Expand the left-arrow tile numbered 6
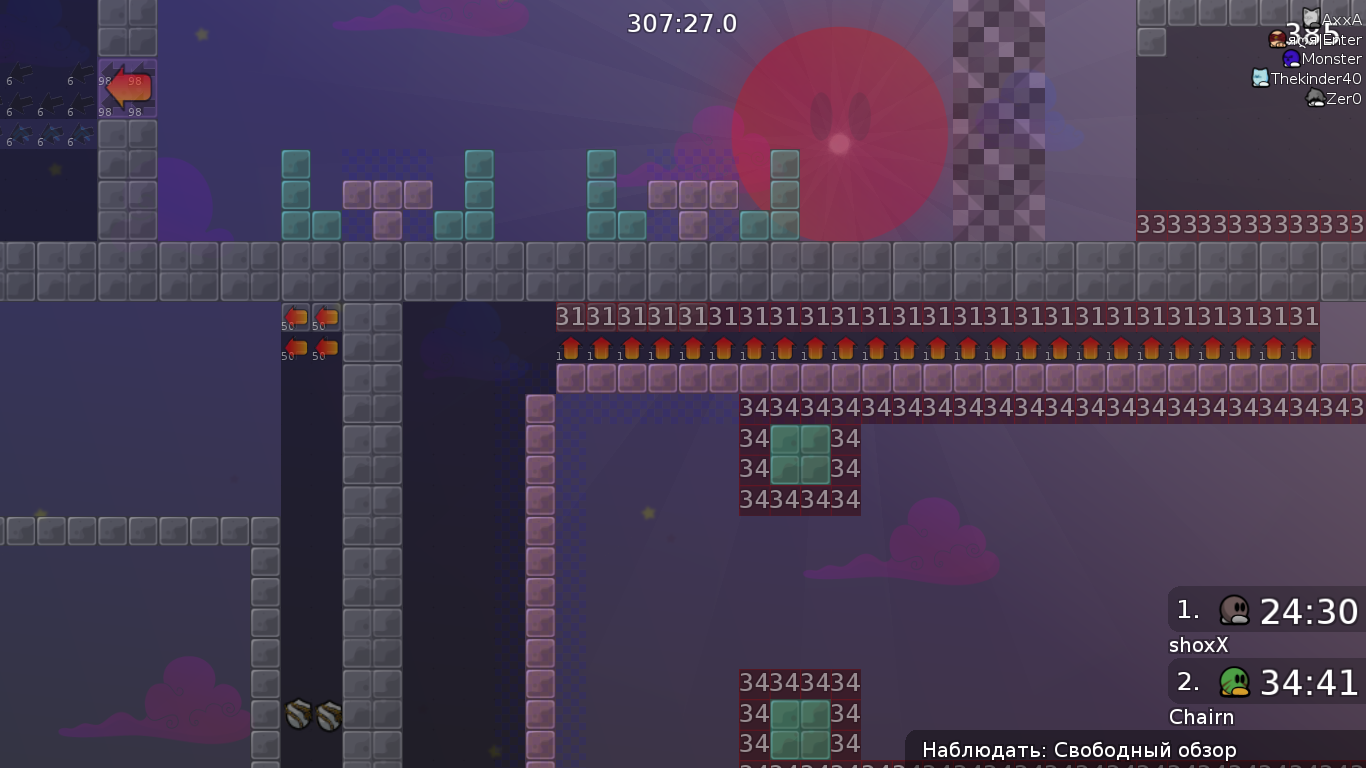1366x768 pixels. pos(21,72)
